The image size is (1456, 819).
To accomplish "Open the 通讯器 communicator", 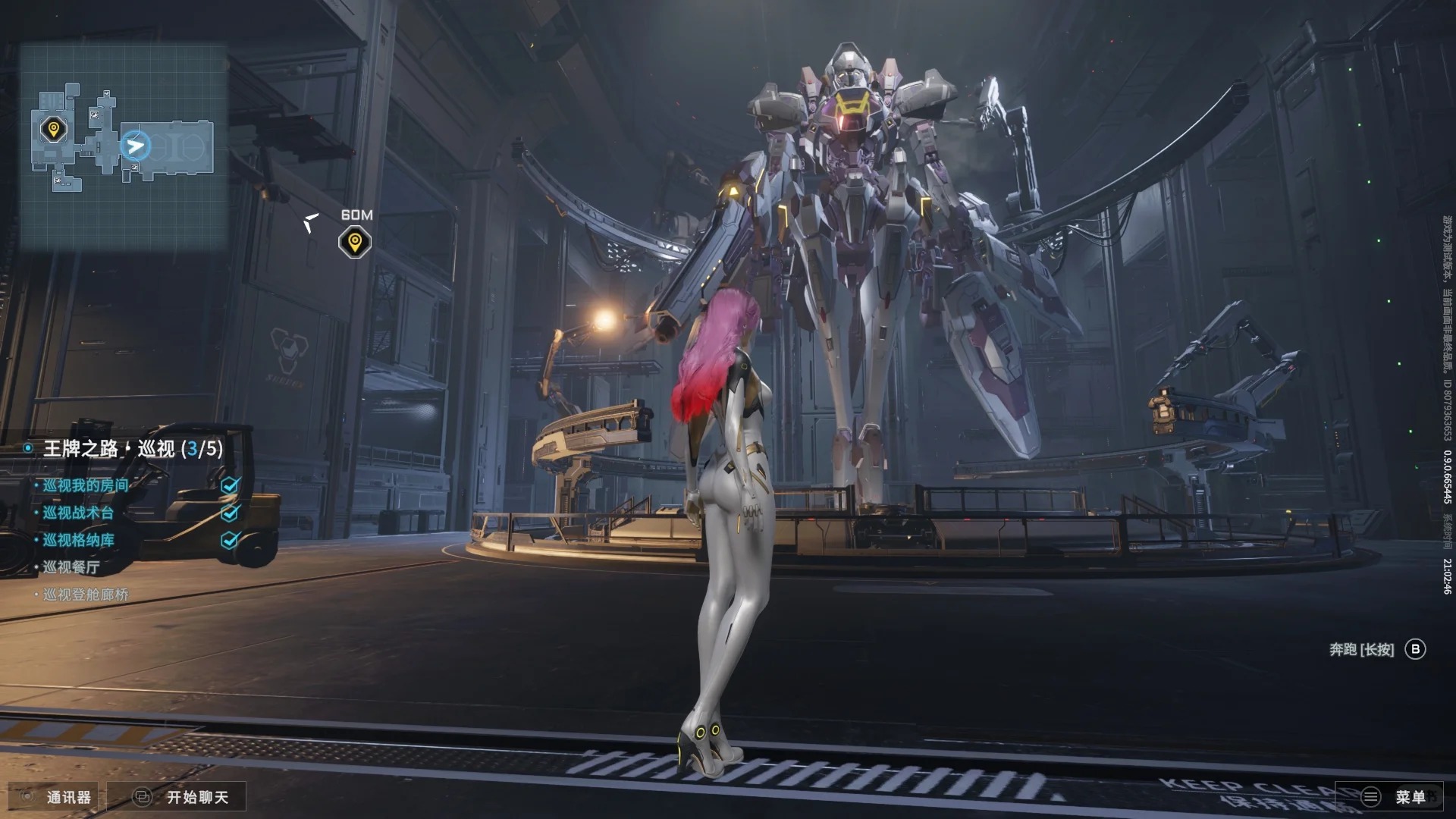I will [56, 797].
